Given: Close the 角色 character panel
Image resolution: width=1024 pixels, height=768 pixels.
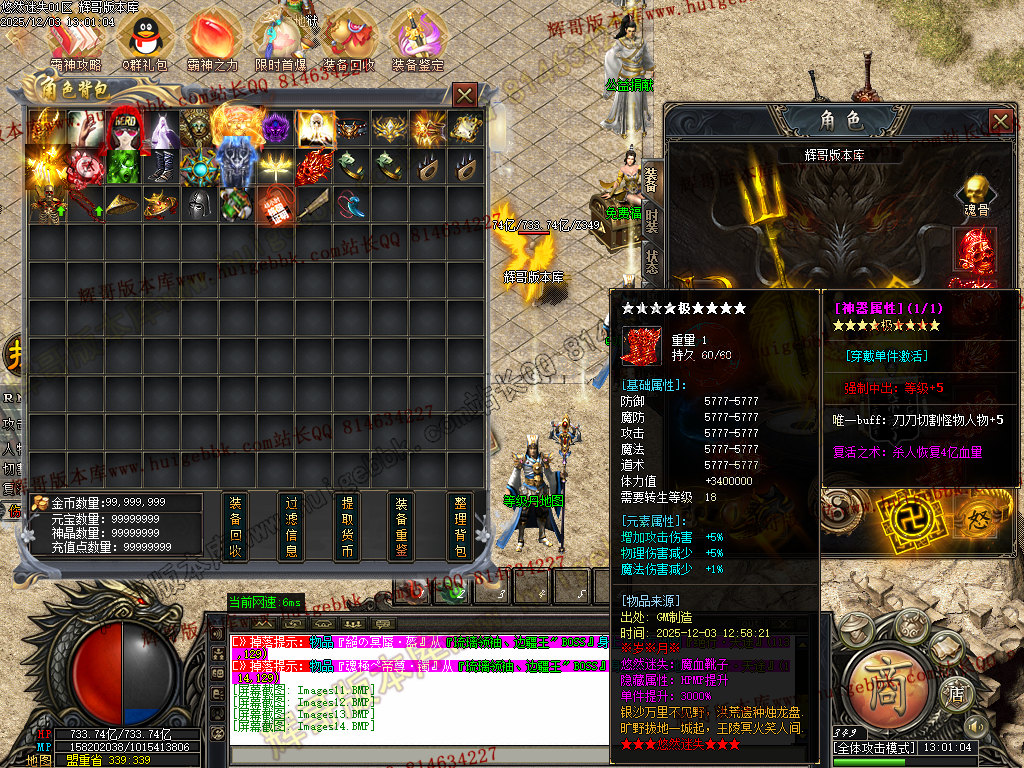Looking at the screenshot, I should coord(1000,122).
